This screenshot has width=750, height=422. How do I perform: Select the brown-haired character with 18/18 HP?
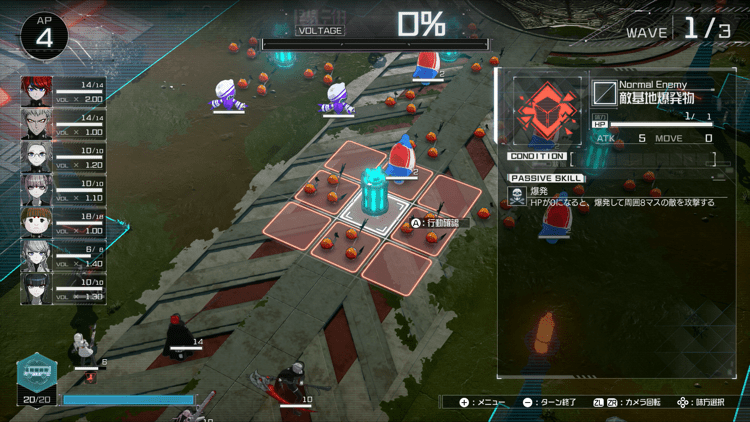click(x=37, y=222)
